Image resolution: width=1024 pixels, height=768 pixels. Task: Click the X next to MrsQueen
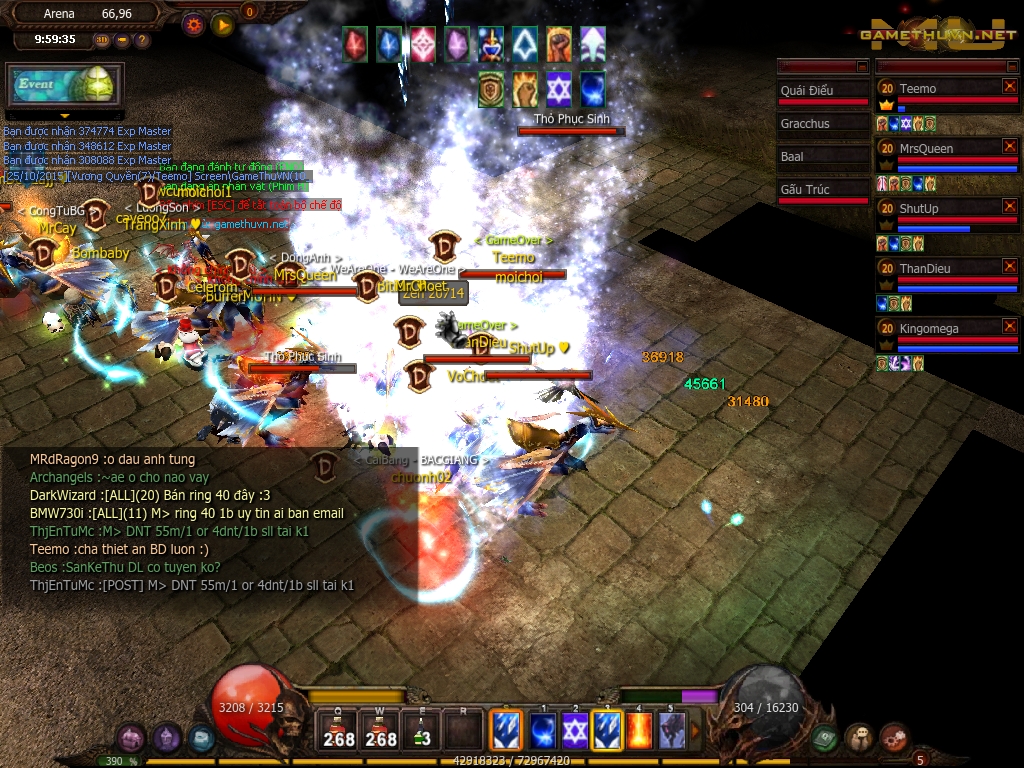(x=1009, y=147)
